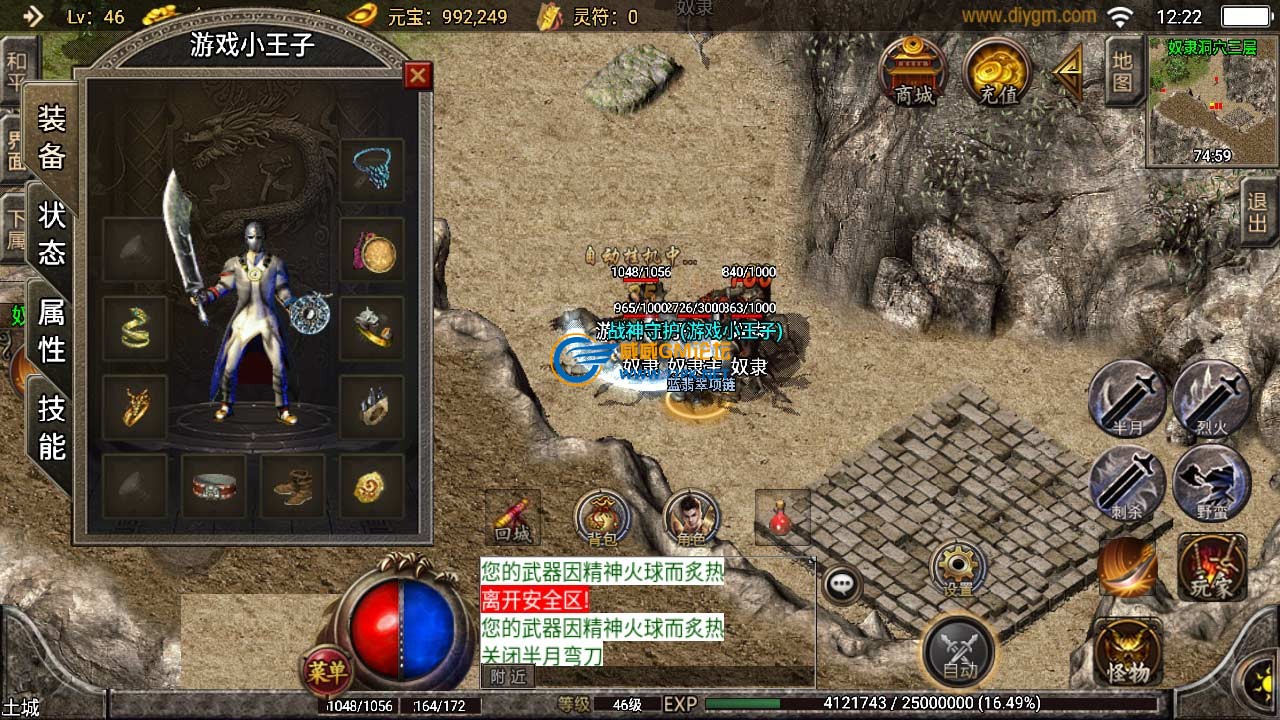The height and width of the screenshot is (720, 1280).
Task: Click the 地图 map button
Action: (1123, 72)
